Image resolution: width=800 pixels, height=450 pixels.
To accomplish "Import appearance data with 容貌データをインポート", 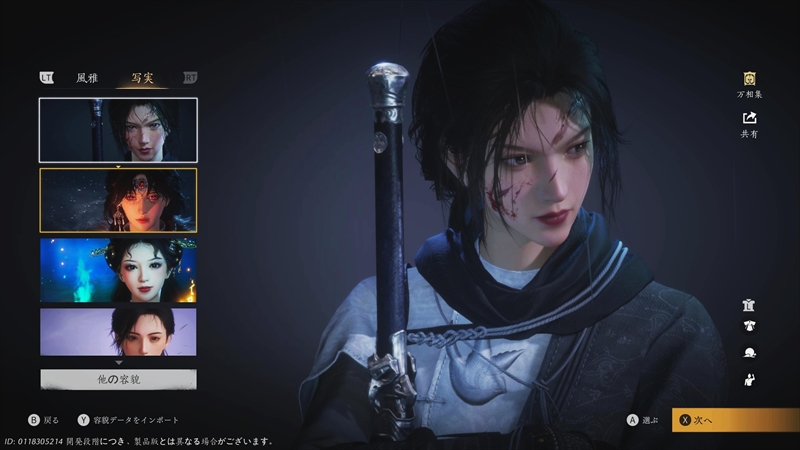I will (x=130, y=420).
